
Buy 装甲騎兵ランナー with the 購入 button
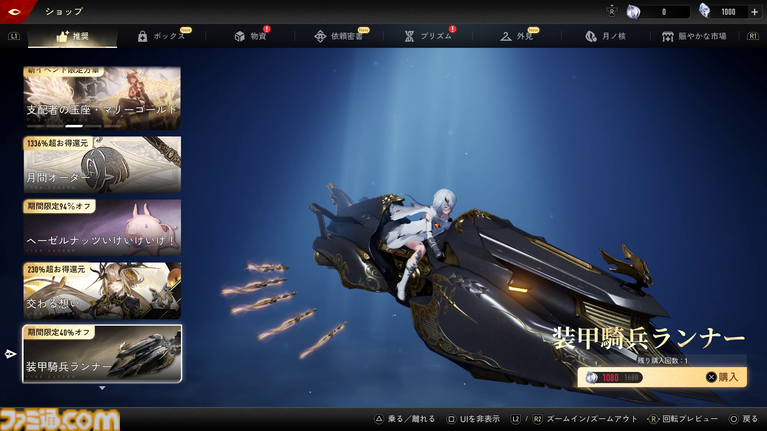722,377
